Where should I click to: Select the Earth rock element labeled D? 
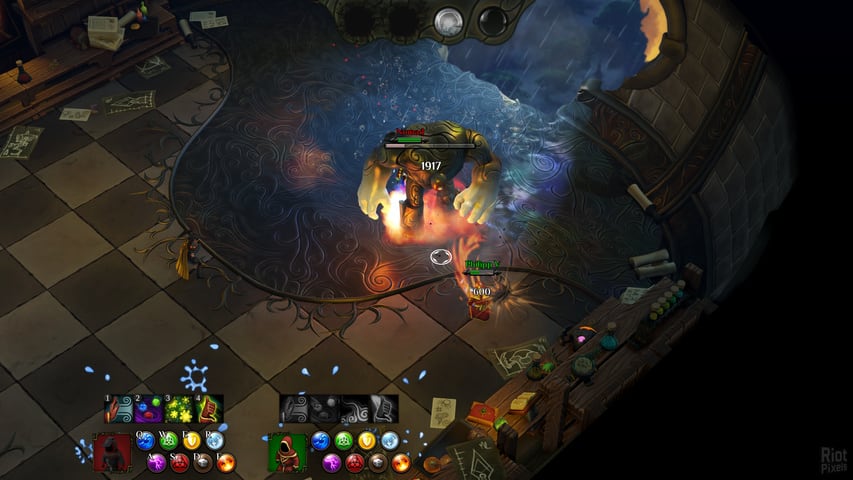click(203, 462)
